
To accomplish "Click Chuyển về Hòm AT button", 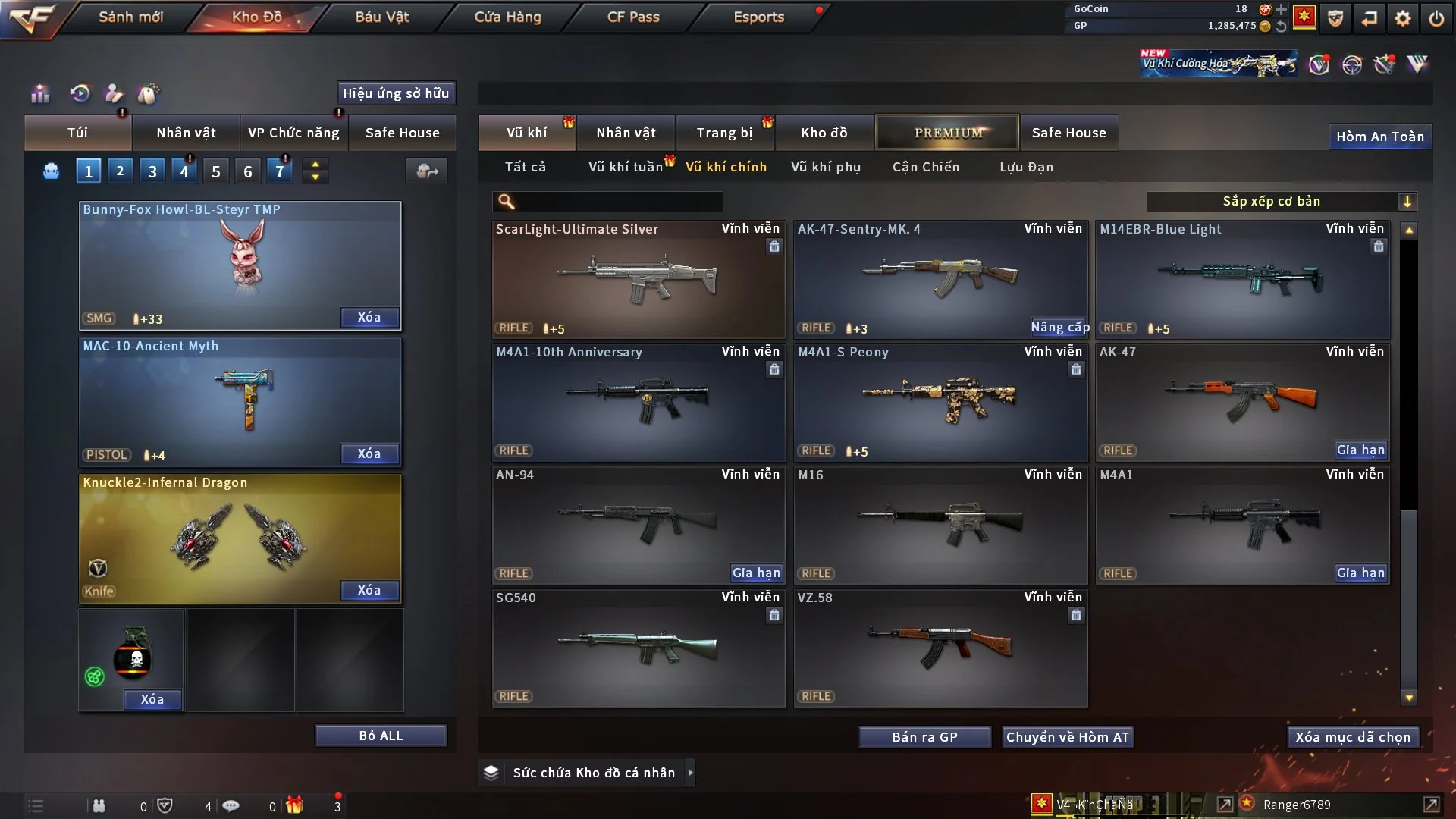I will click(1068, 737).
